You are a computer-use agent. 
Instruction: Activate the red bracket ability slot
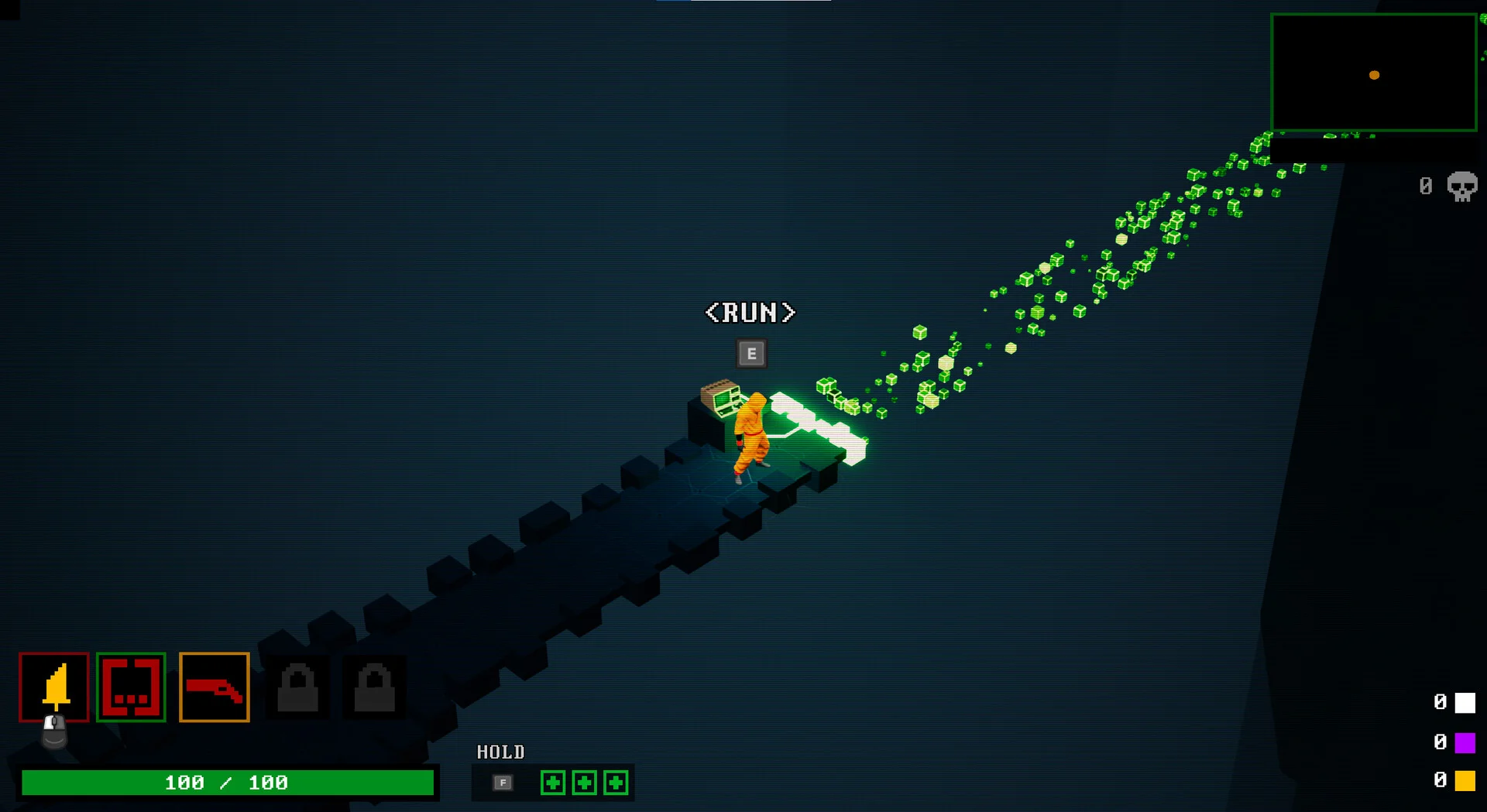(x=131, y=687)
